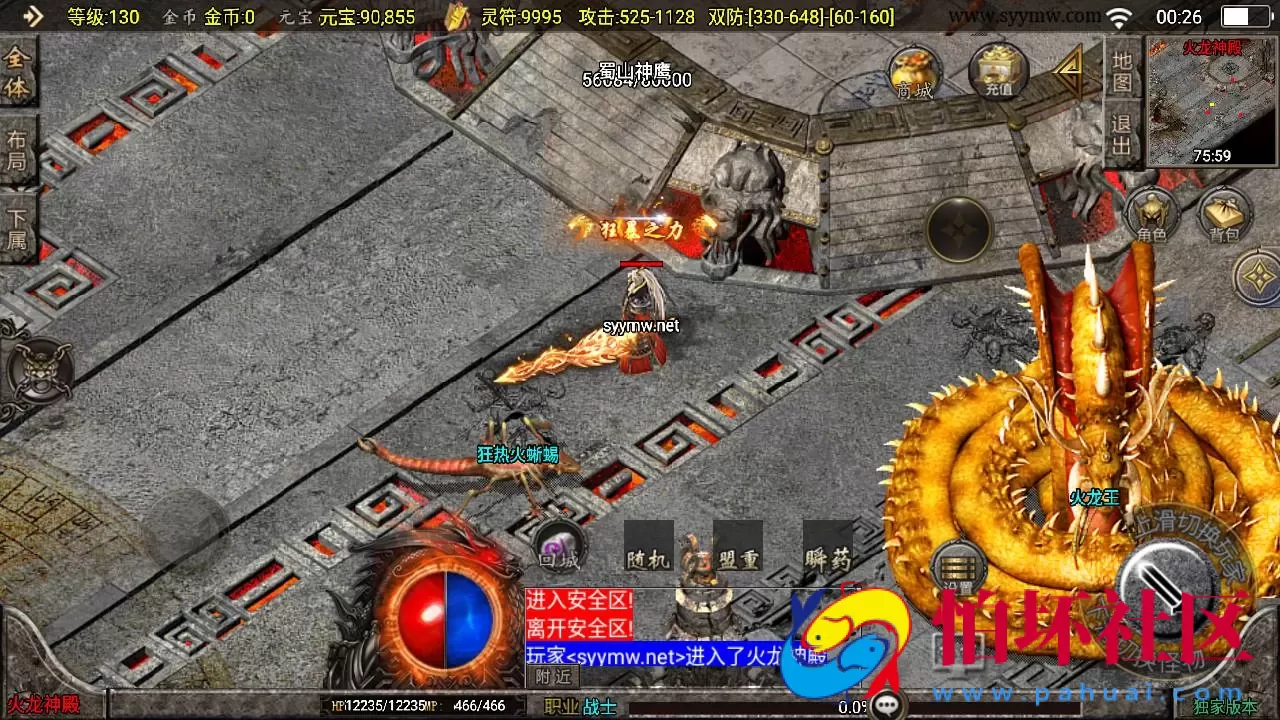Click the 火龙神殿 minimap thumbnail
Viewport: 1280px width, 720px height.
pos(1210,100)
